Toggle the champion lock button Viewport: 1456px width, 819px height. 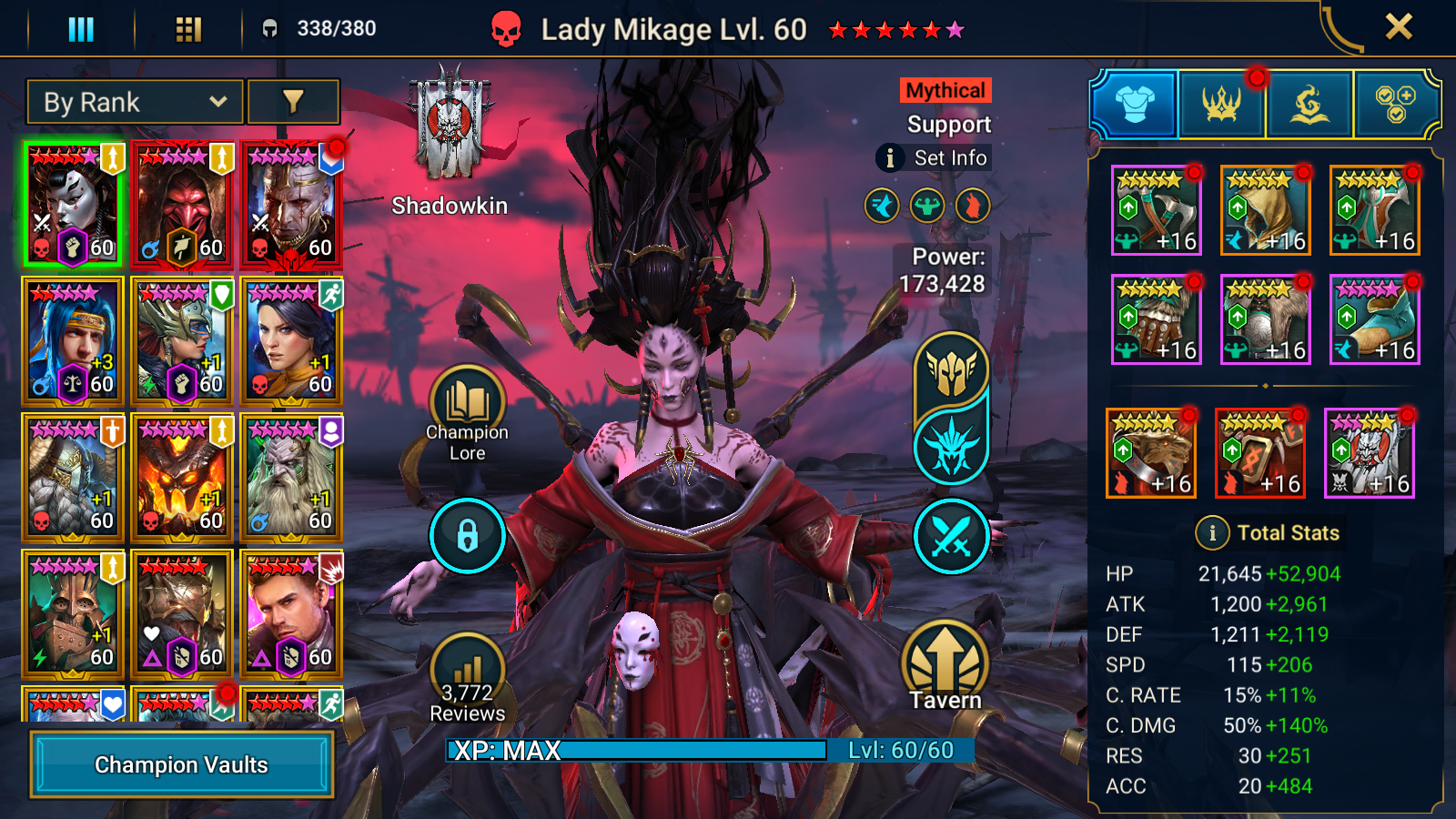pos(467,536)
